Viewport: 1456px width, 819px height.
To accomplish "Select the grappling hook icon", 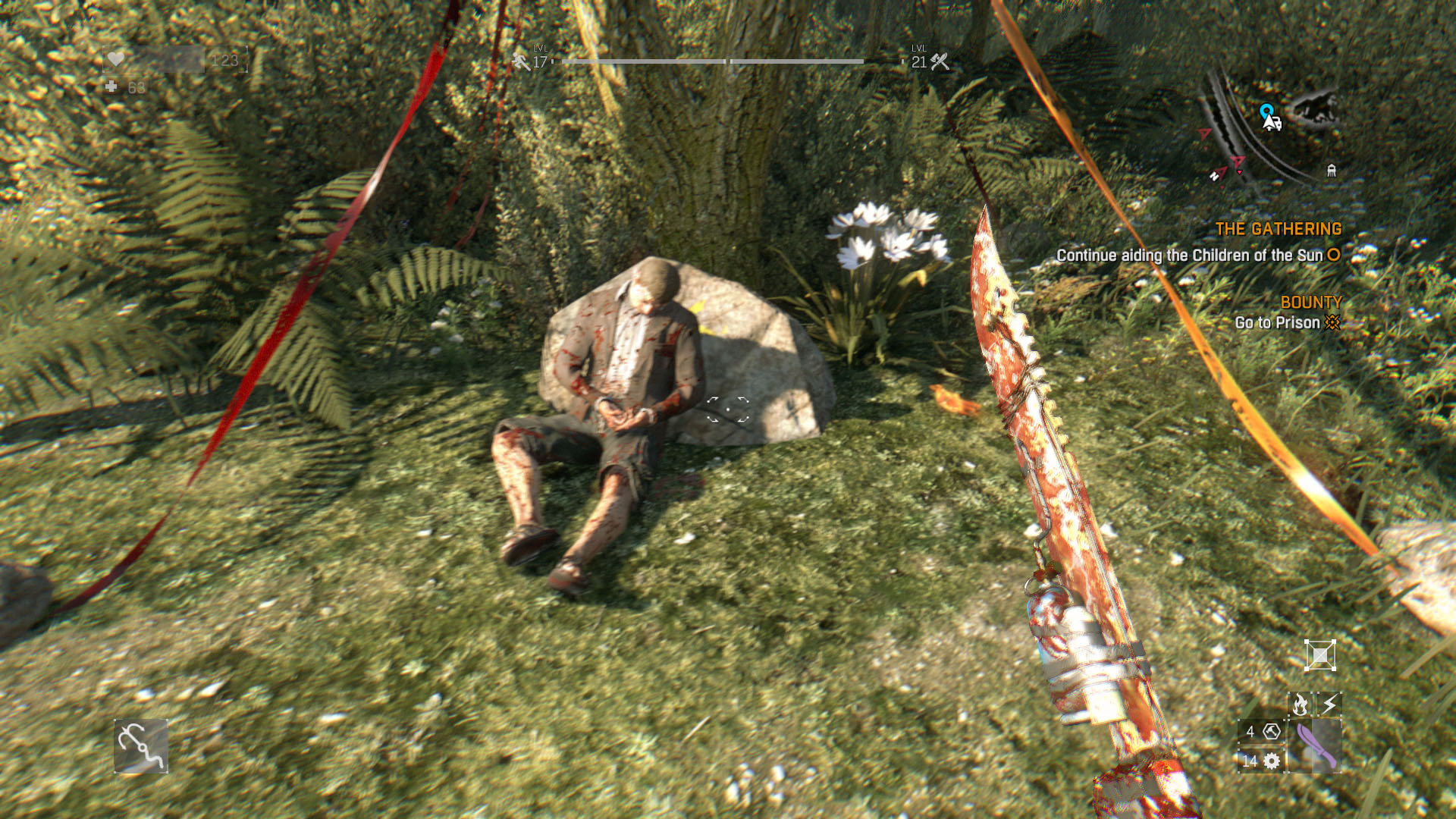I will point(141,746).
